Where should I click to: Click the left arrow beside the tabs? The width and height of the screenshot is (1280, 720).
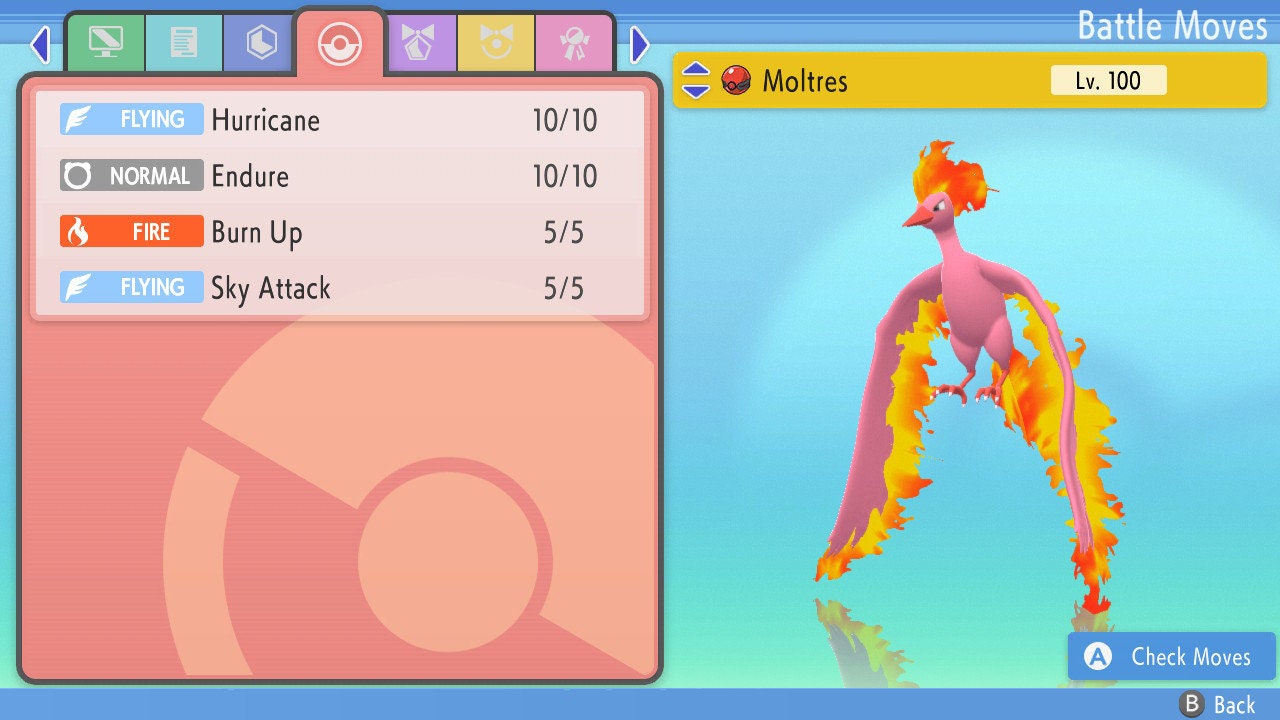[x=40, y=44]
